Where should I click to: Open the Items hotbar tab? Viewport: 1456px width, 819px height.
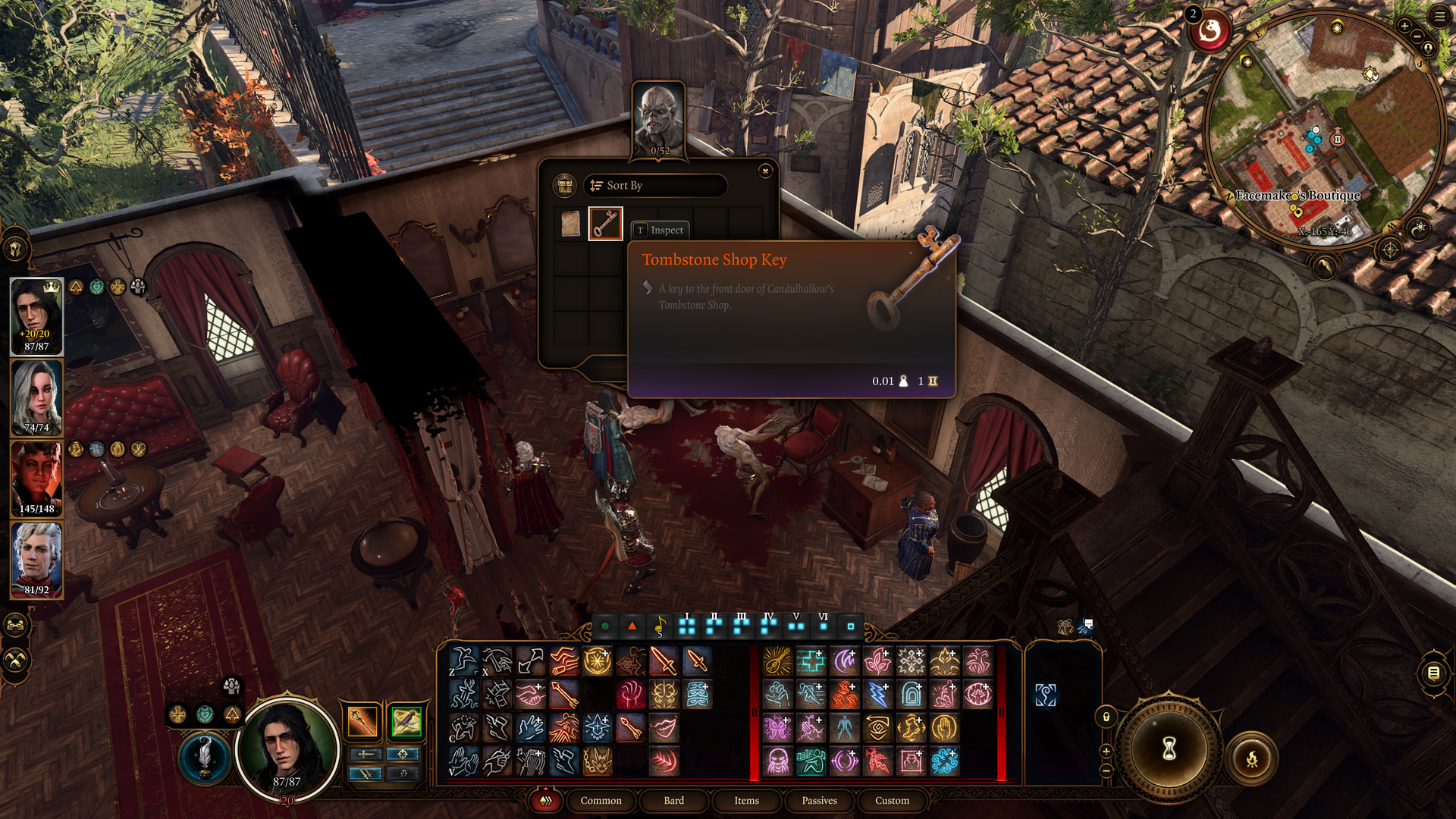coord(746,801)
